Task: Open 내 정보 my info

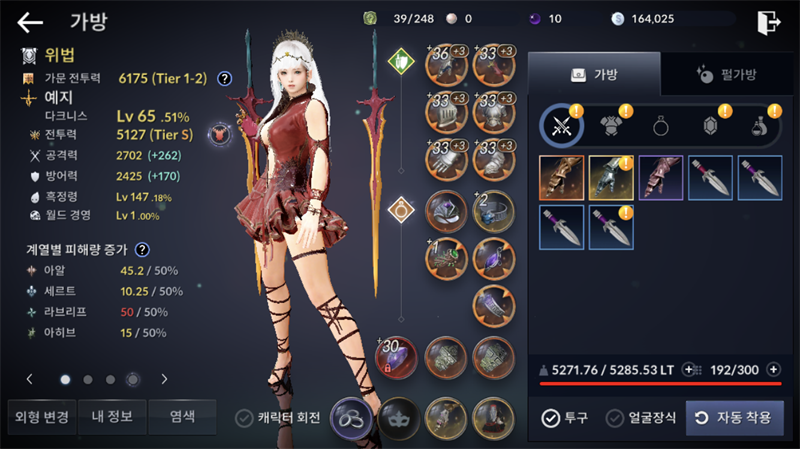Action: pos(110,416)
